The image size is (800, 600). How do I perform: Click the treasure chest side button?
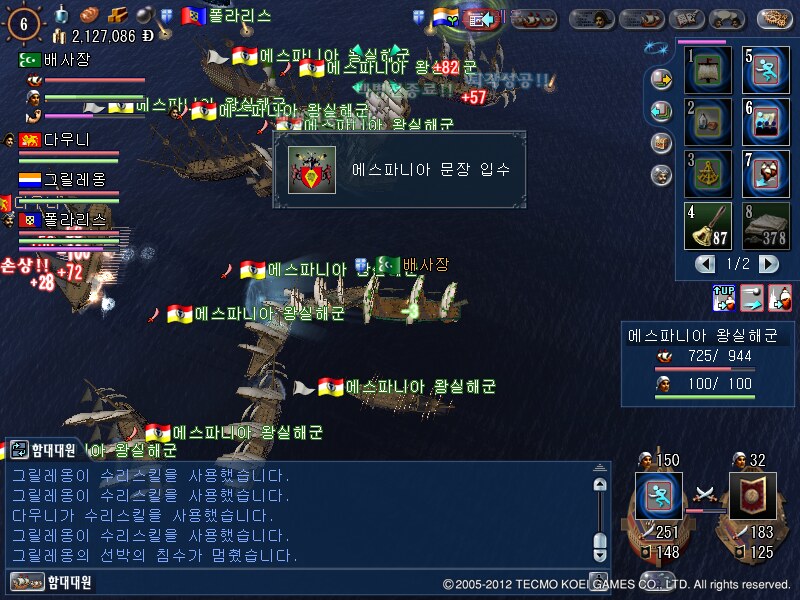(660, 142)
